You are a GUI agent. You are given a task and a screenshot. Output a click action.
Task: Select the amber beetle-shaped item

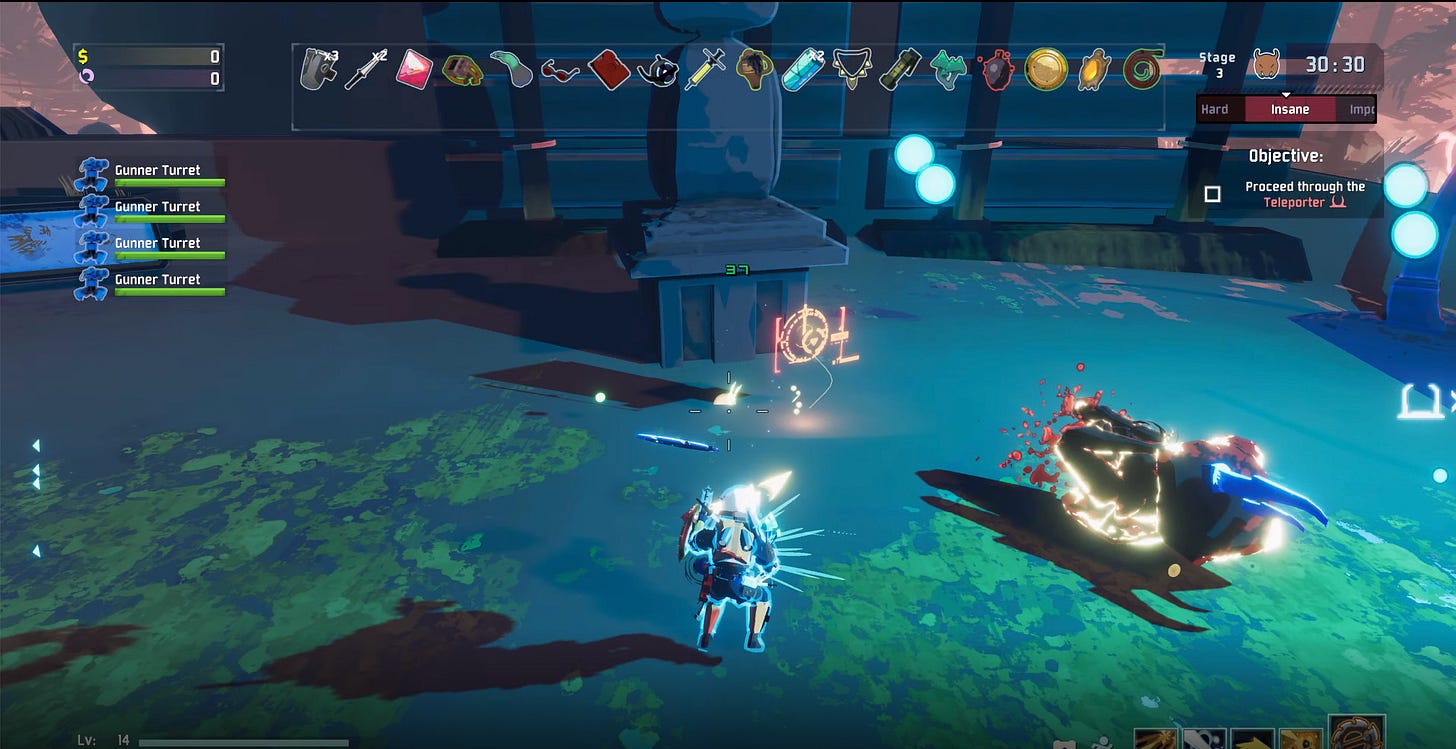[x=1094, y=70]
